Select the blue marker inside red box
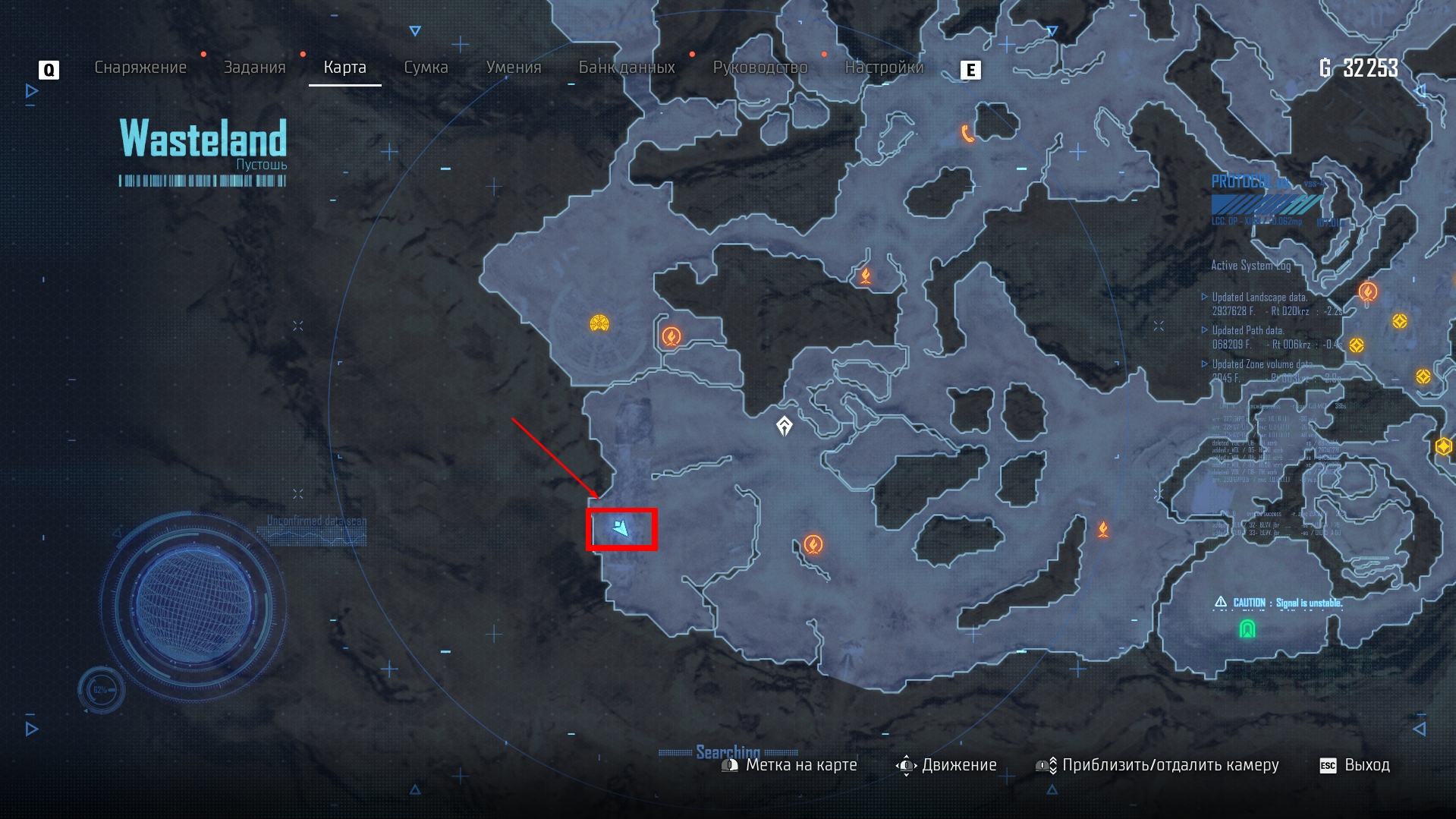The width and height of the screenshot is (1456, 819). (x=621, y=528)
